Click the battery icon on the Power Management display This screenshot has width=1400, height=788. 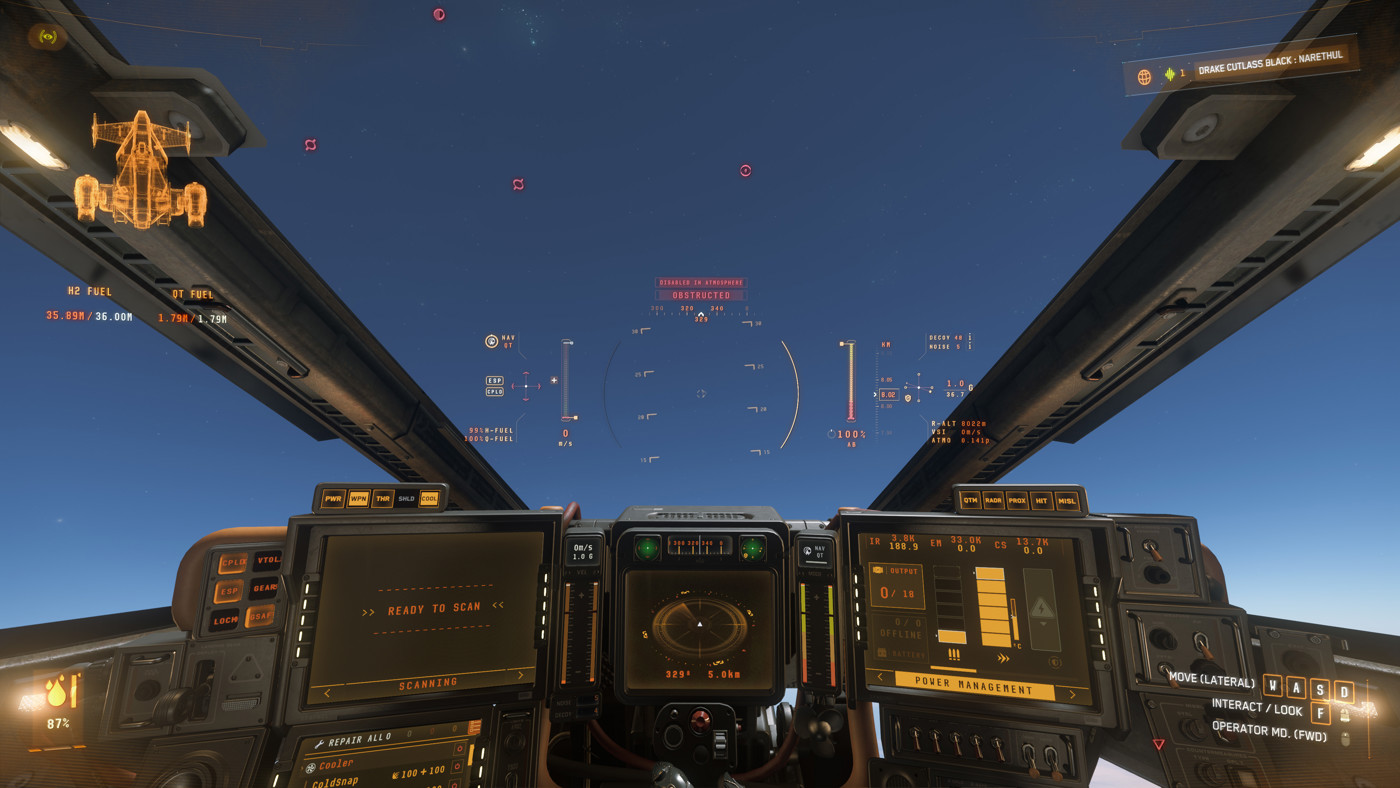point(882,651)
